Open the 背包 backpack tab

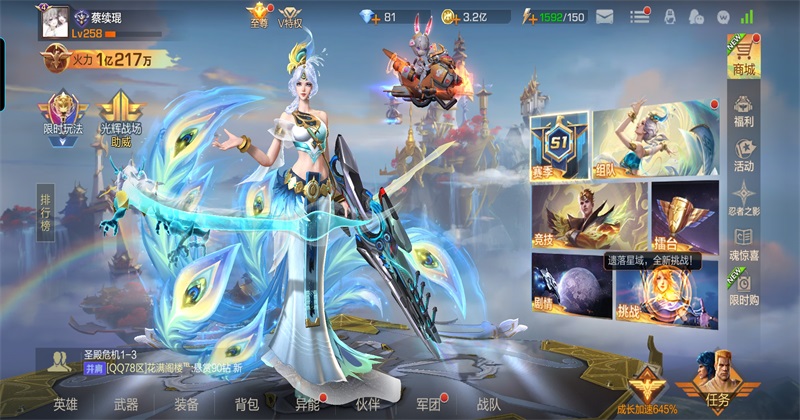click(246, 404)
